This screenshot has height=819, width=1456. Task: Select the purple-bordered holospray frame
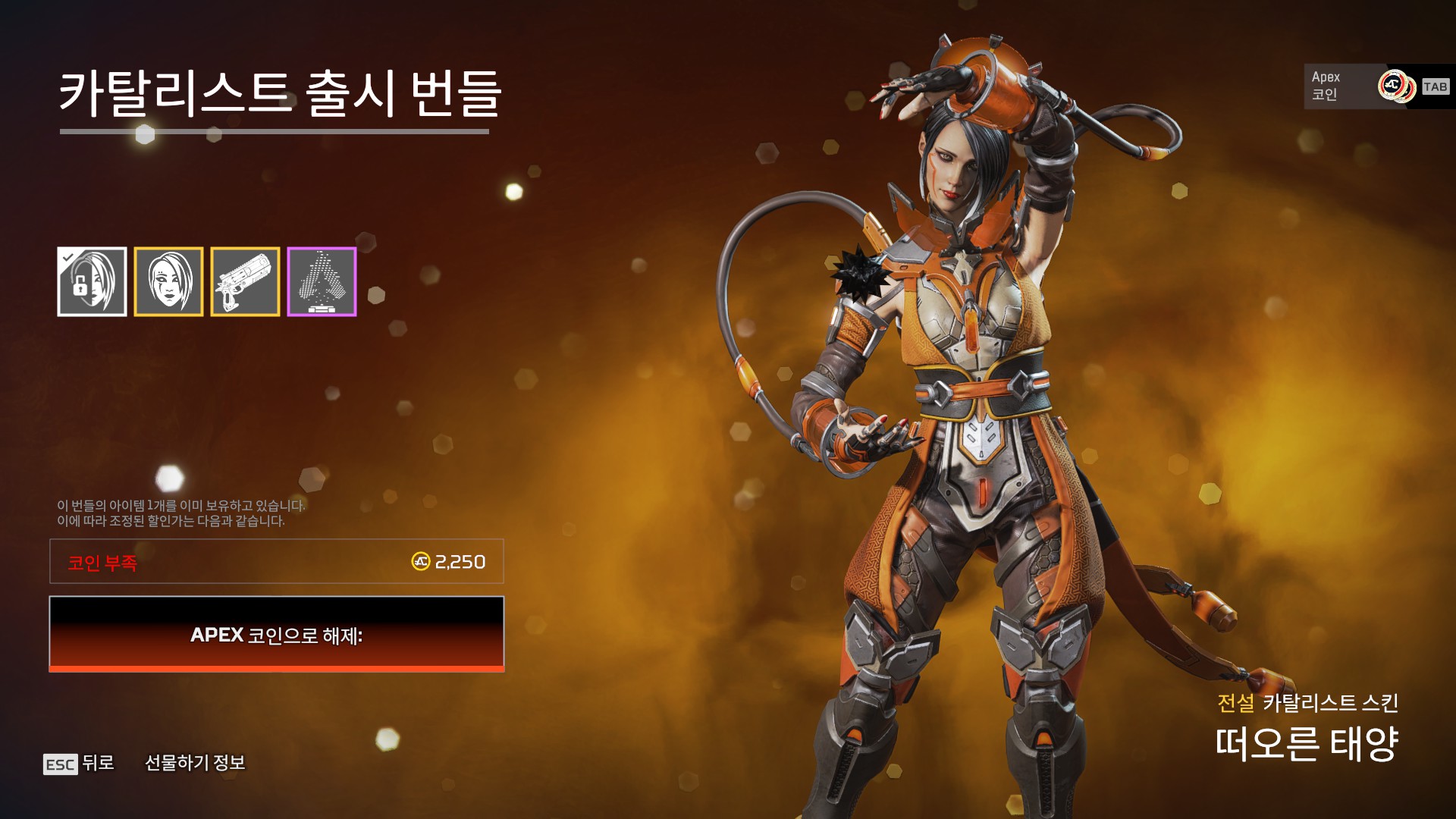coord(322,282)
